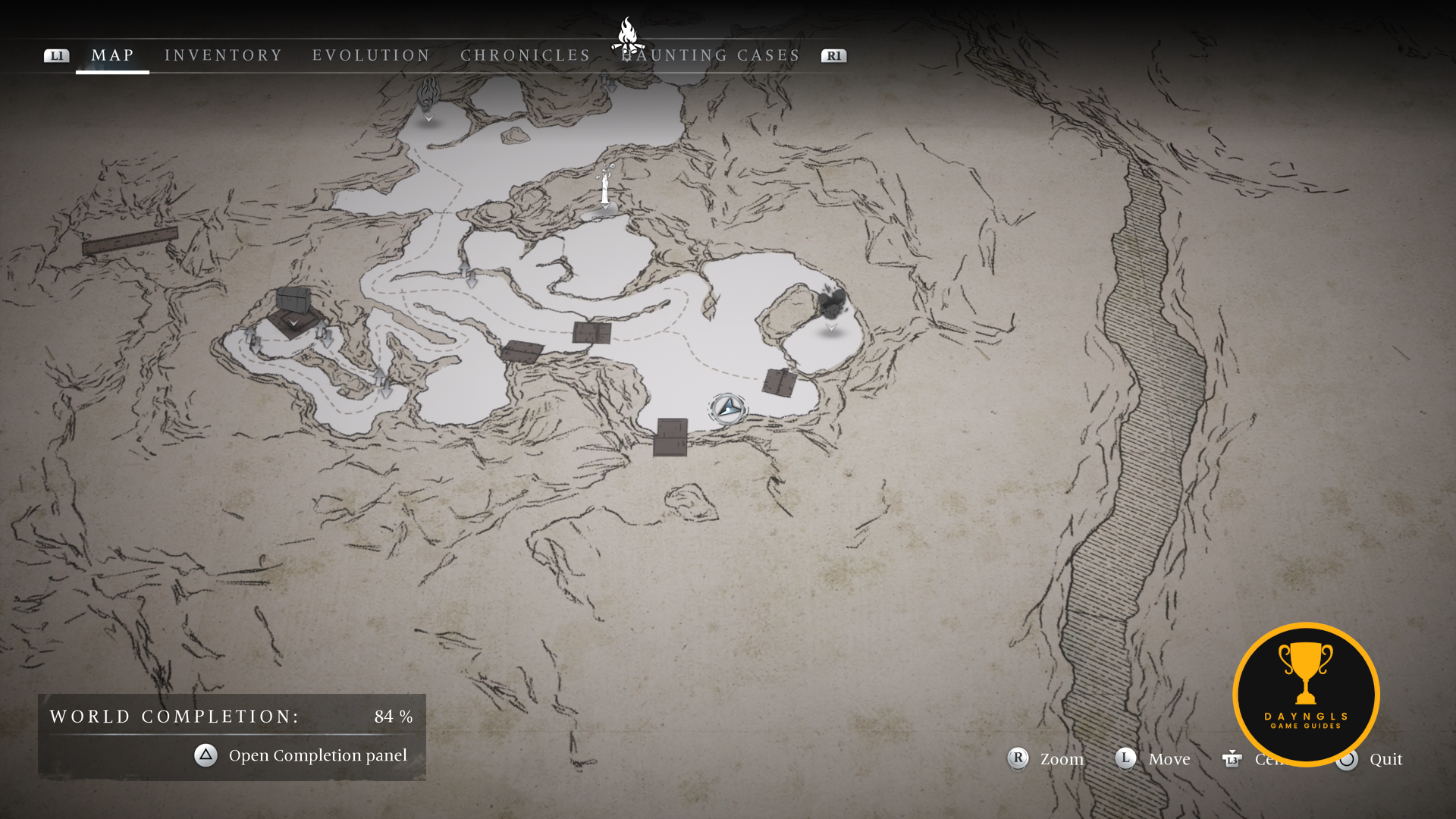Select the Map tab
The height and width of the screenshot is (819, 1456).
click(x=112, y=55)
